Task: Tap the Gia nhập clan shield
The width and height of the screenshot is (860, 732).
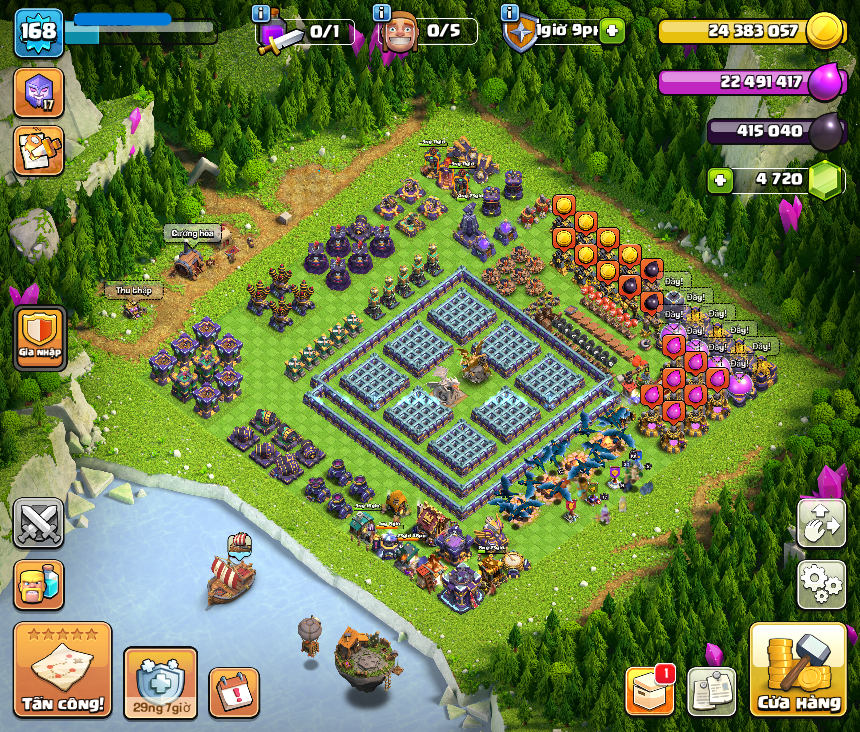Action: pos(40,338)
